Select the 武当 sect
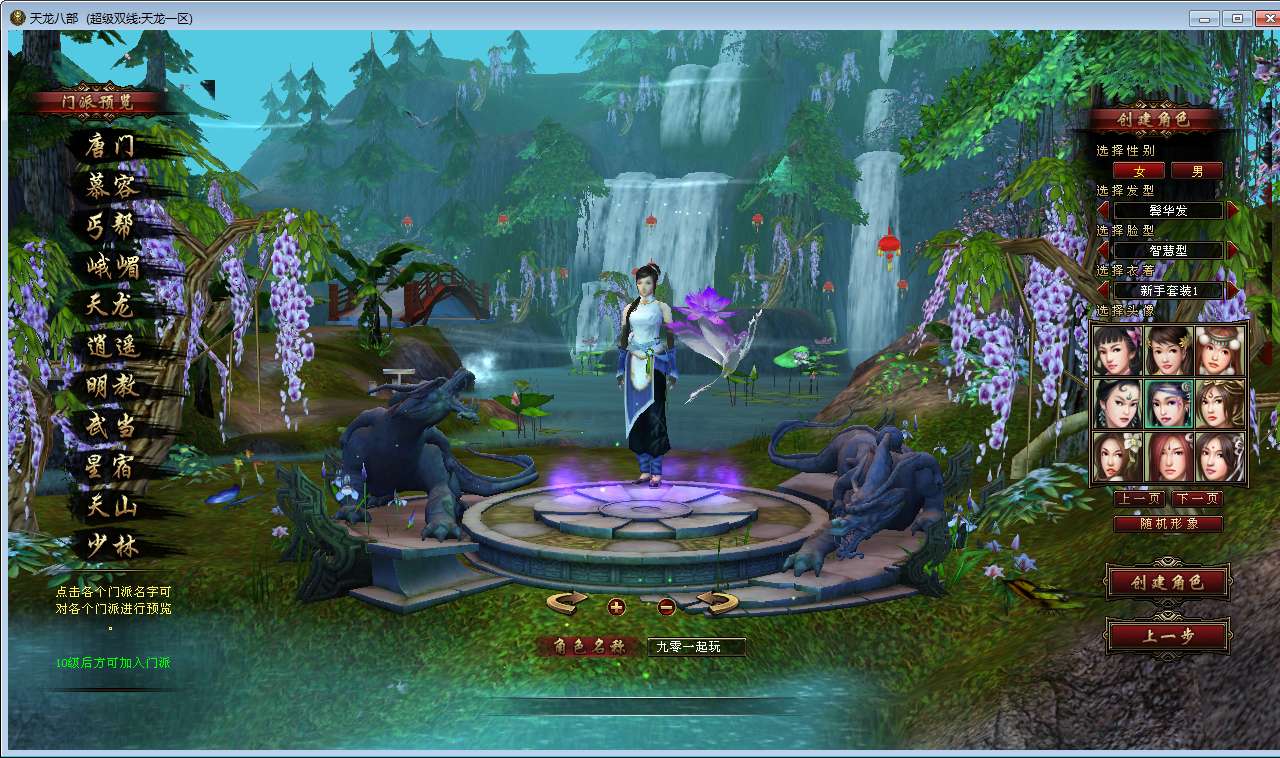1280x758 pixels. pos(112,427)
